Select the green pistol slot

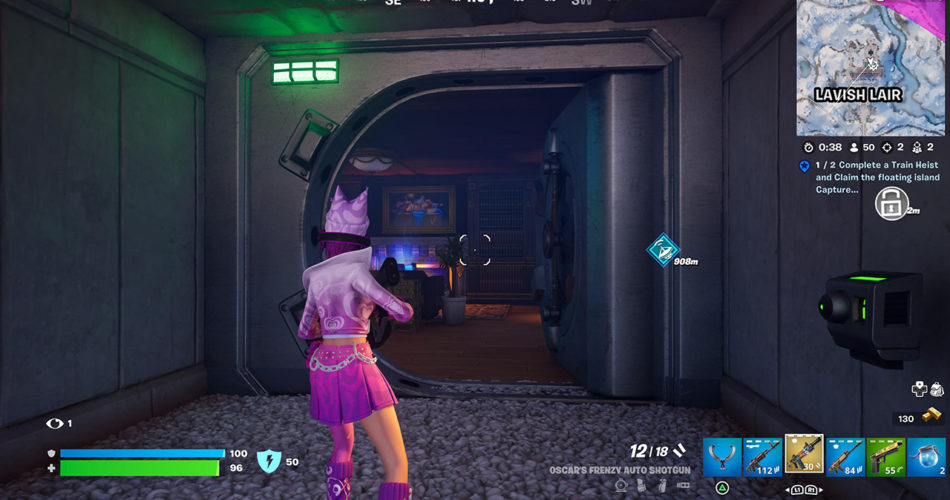(886, 457)
